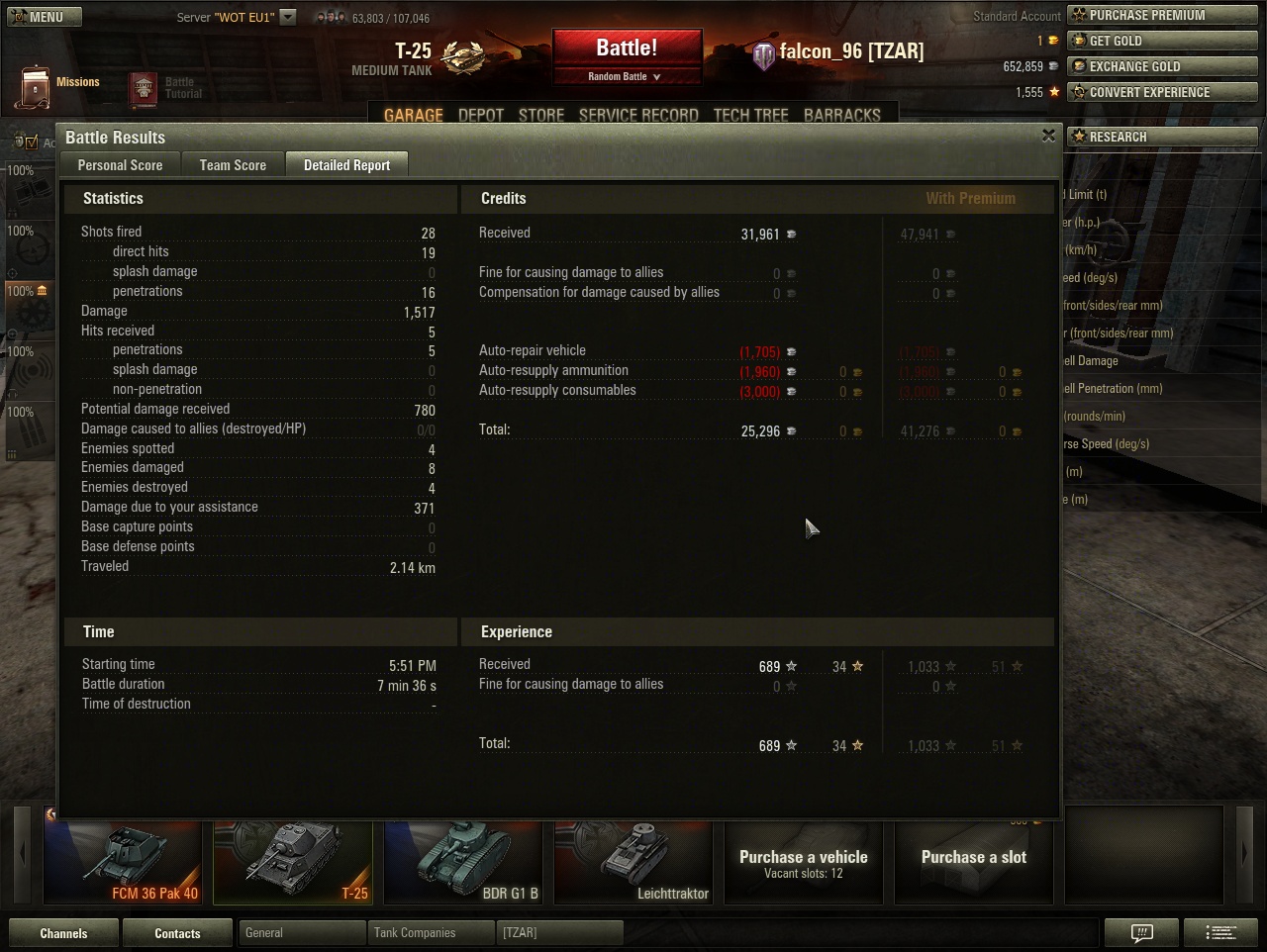The height and width of the screenshot is (952, 1267).
Task: Switch to the Team Score tab
Action: click(x=233, y=165)
